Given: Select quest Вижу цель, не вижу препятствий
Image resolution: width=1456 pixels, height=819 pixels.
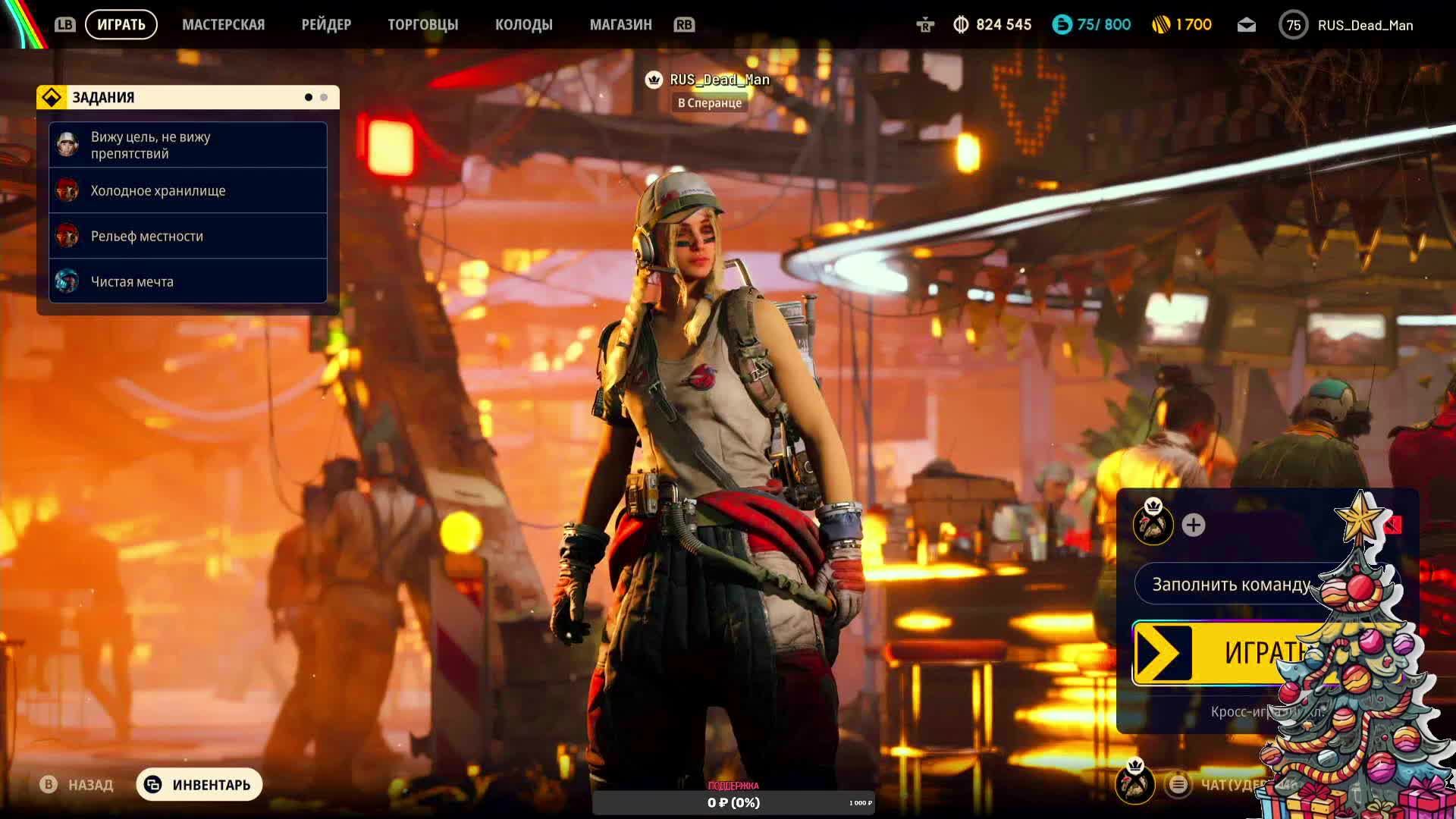Looking at the screenshot, I should 187,145.
